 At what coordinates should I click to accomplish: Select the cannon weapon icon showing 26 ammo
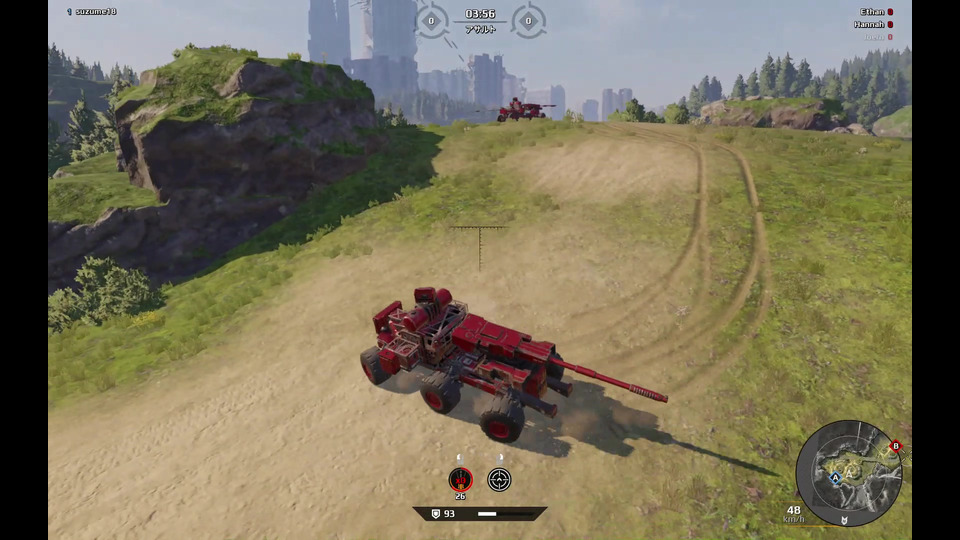(460, 479)
